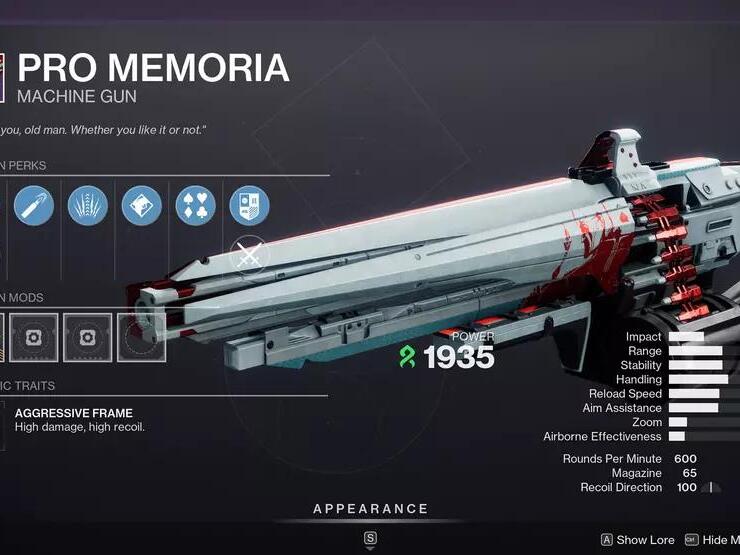
Task: Select the card suits perk icon
Action: click(195, 206)
